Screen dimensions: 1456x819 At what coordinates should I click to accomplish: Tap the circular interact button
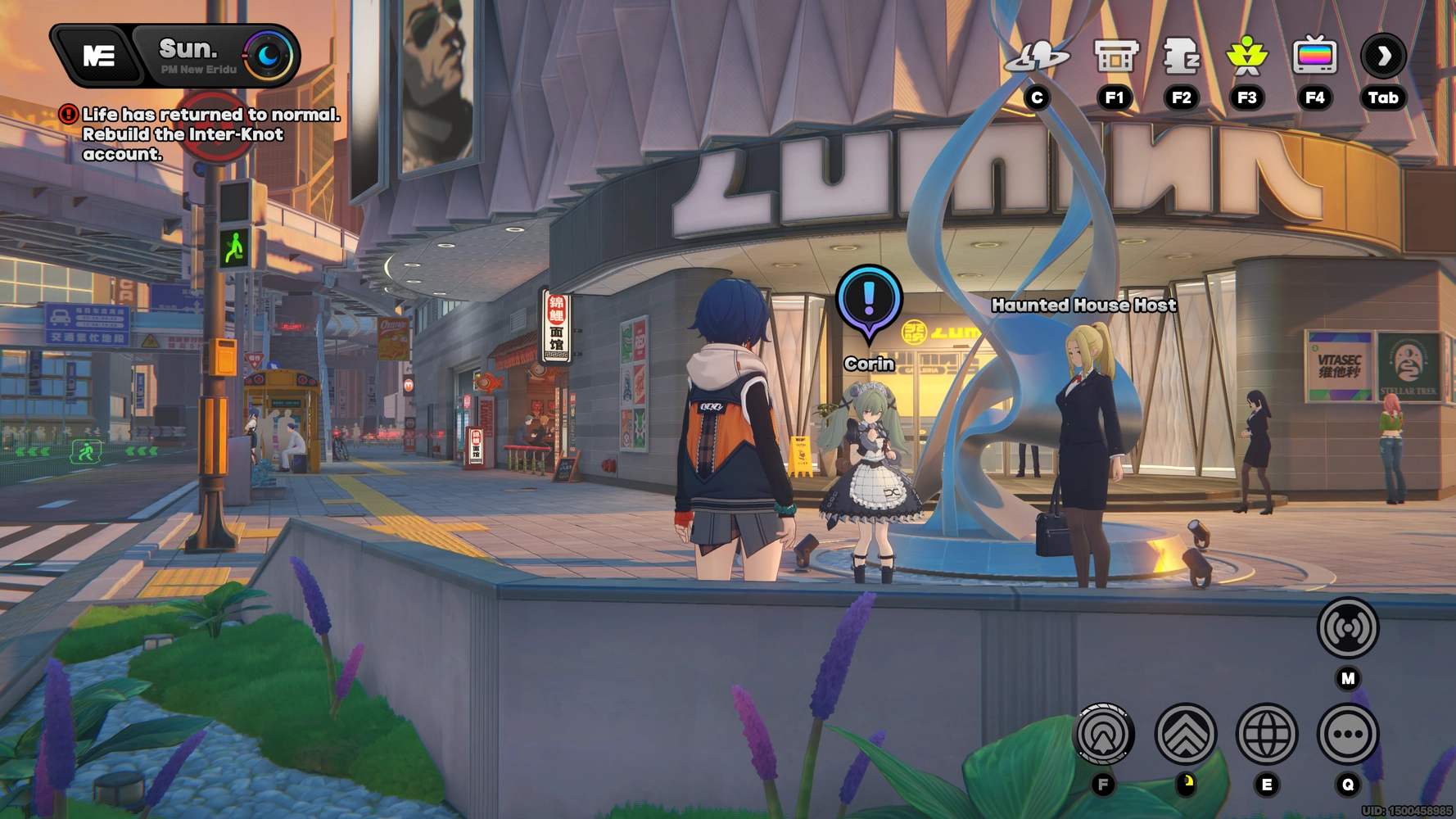click(x=1103, y=735)
